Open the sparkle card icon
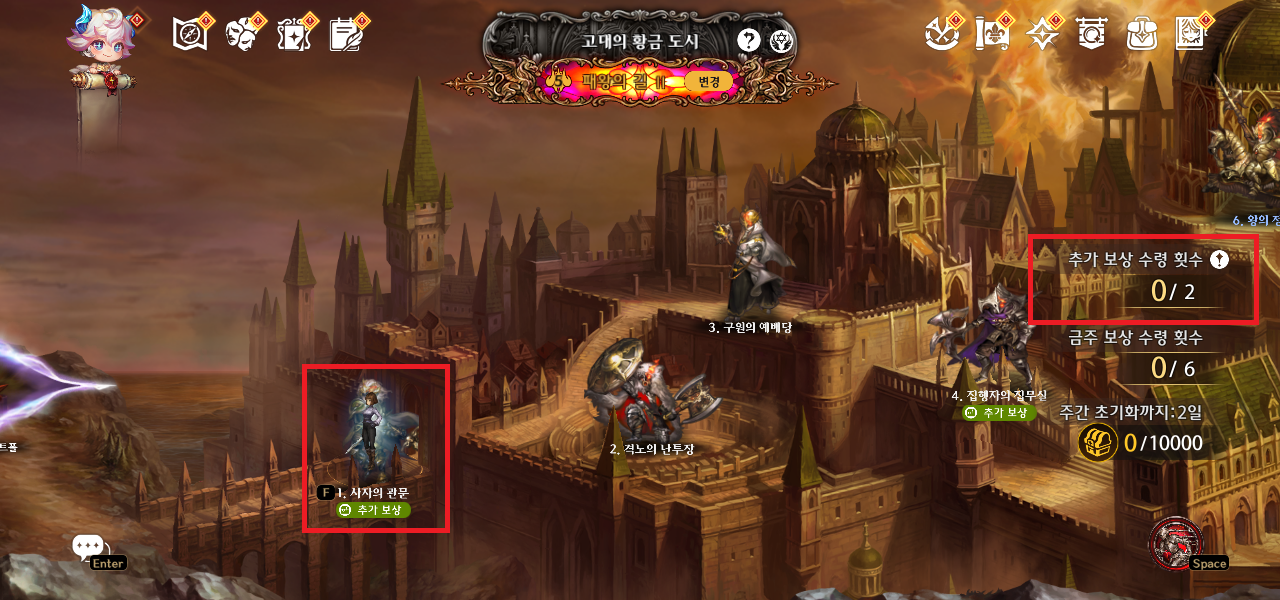The width and height of the screenshot is (1280, 600). click(x=294, y=34)
